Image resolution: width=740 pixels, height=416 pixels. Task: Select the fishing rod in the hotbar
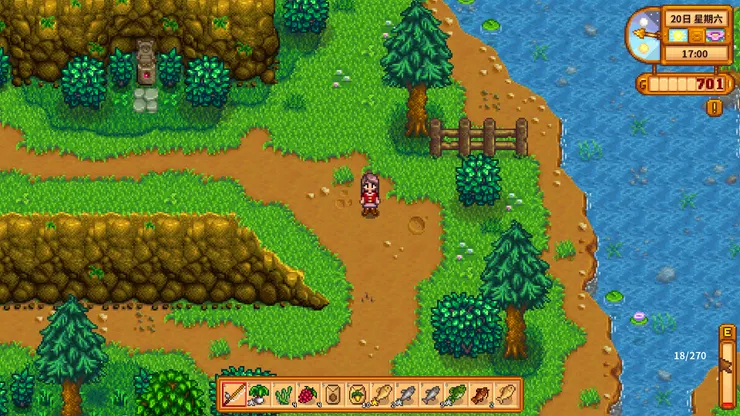234,394
